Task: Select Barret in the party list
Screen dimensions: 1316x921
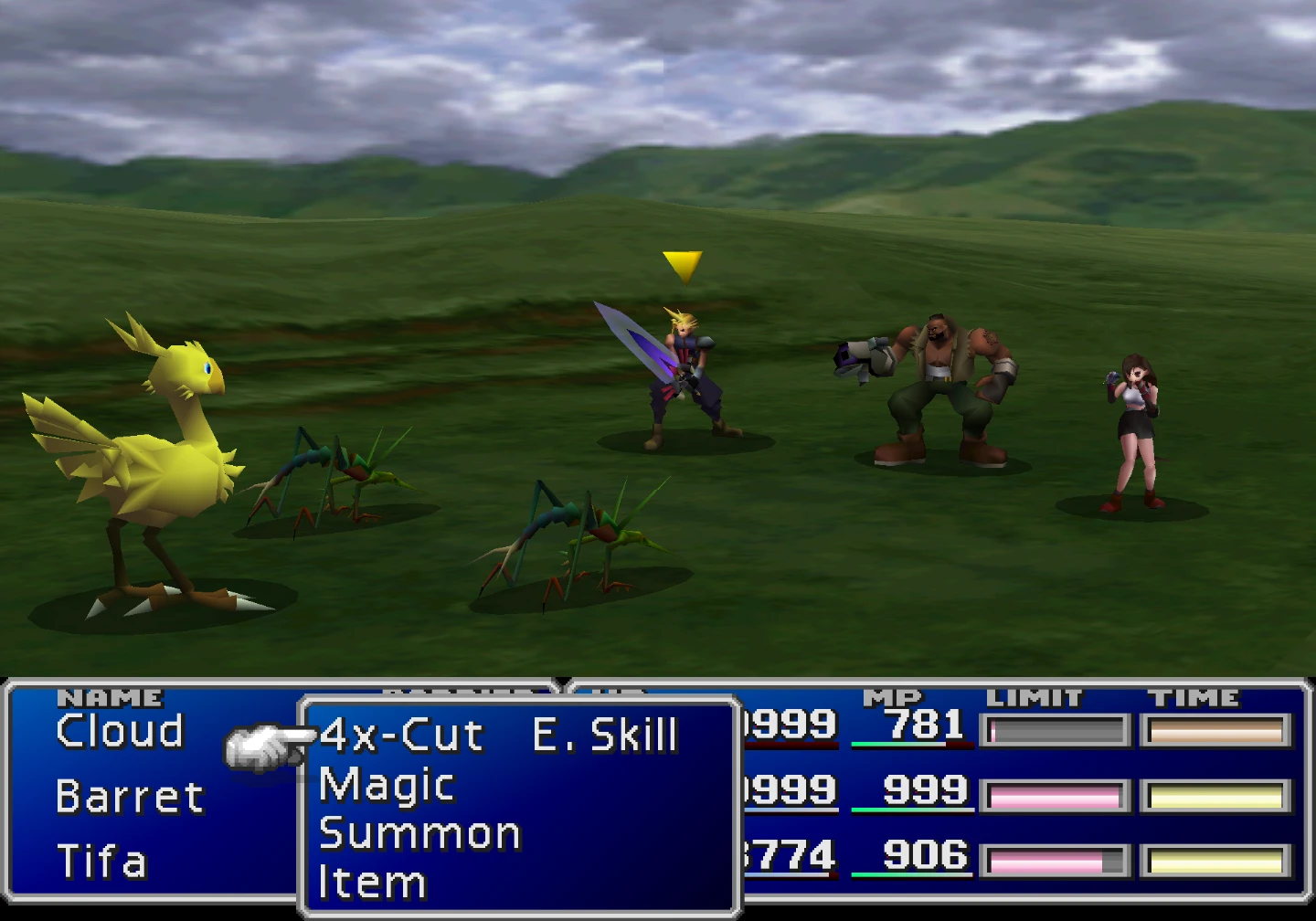Action: pos(129,797)
